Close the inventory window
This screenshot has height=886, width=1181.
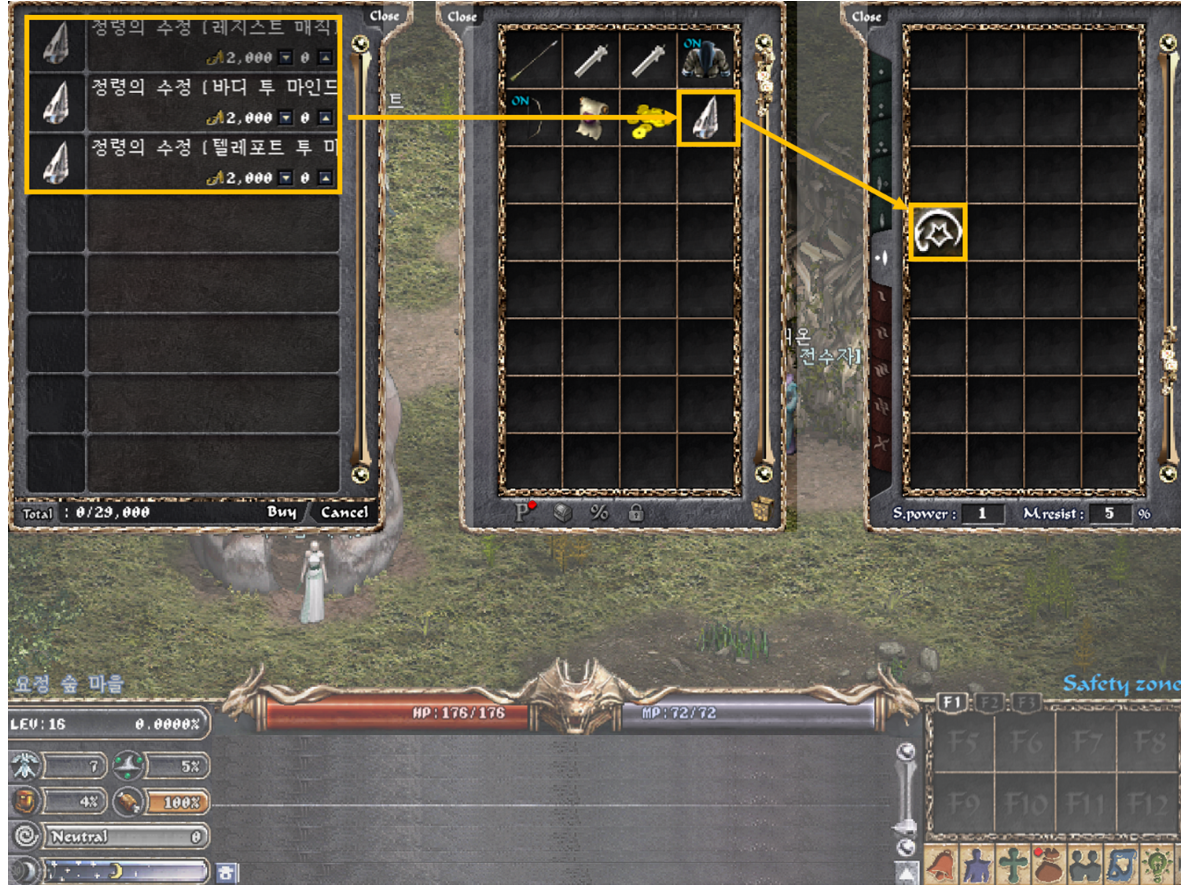[462, 16]
